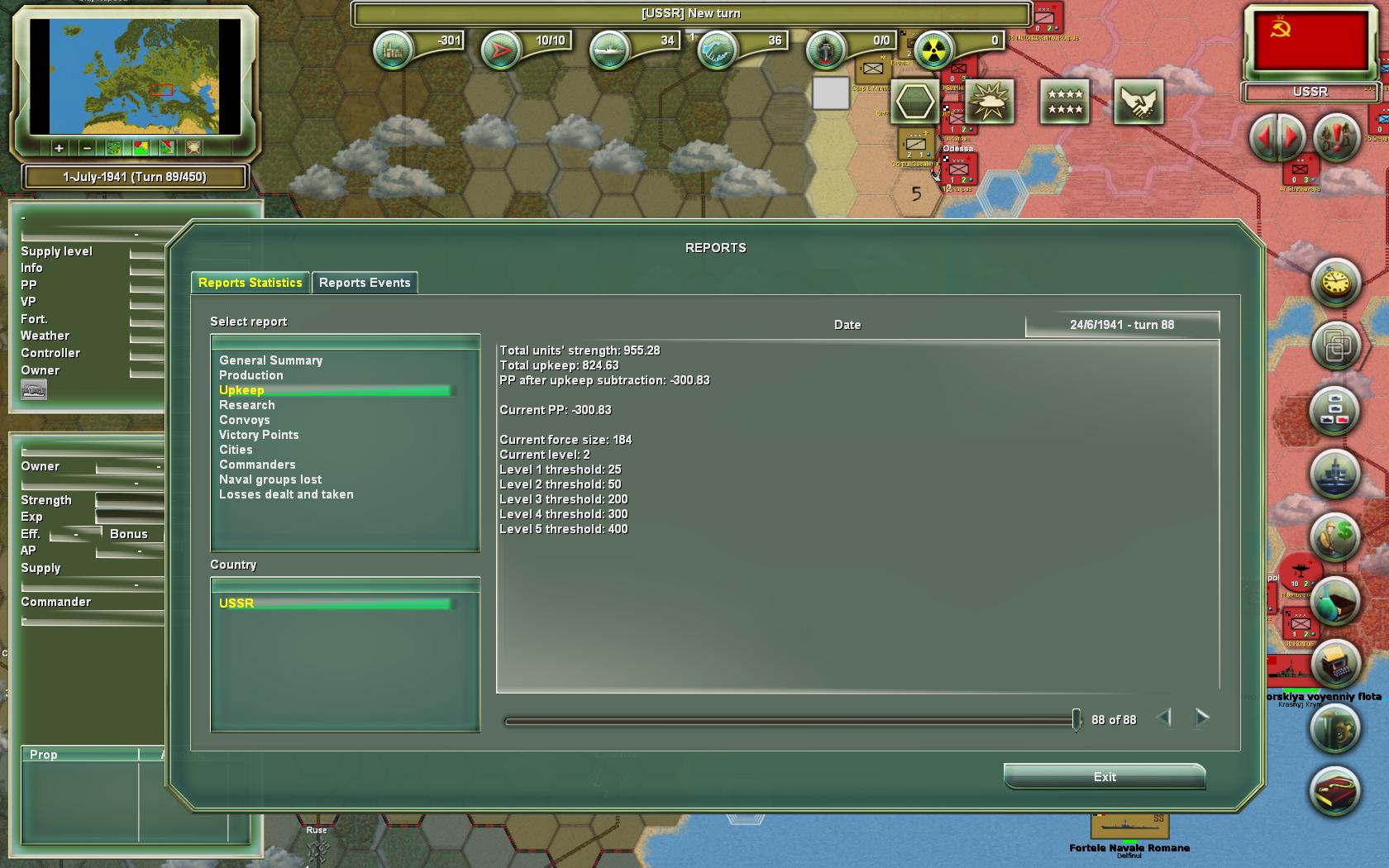Viewport: 1389px width, 868px height.
Task: Select the Production report
Action: (251, 375)
